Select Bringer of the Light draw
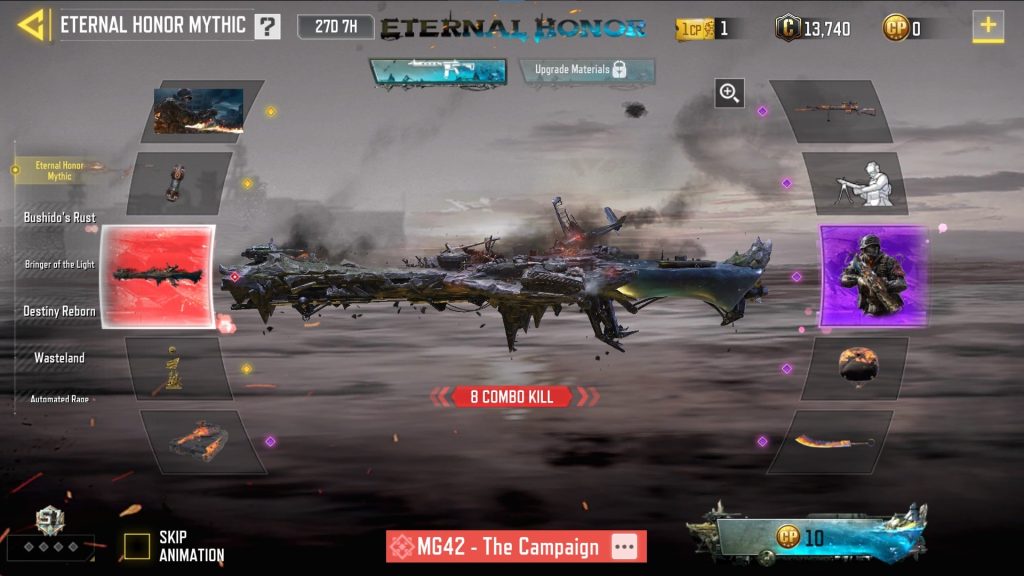This screenshot has width=1024, height=576. (x=60, y=264)
